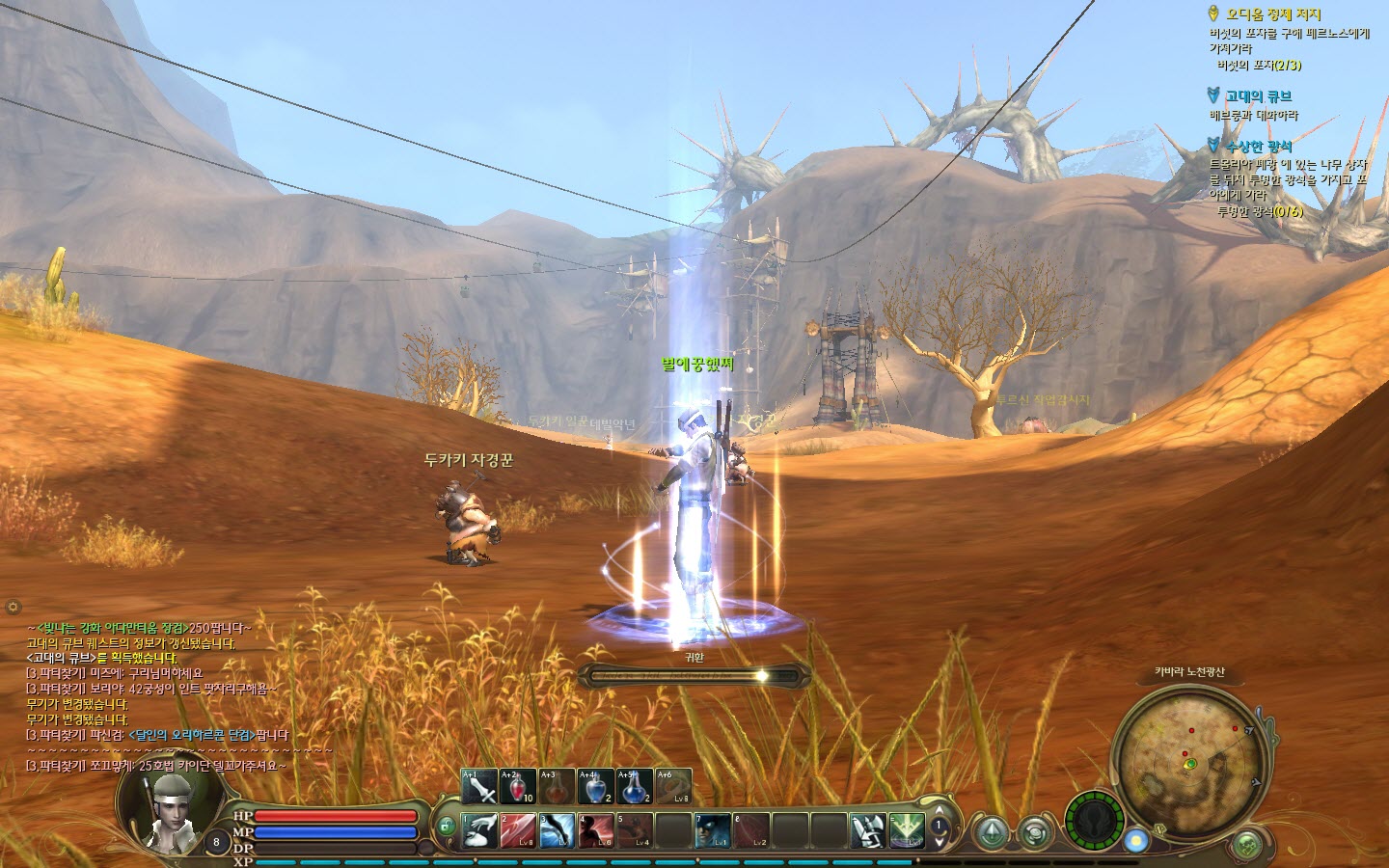The width and height of the screenshot is (1389, 868).
Task: Open the chat settings gear icon
Action: (x=13, y=607)
